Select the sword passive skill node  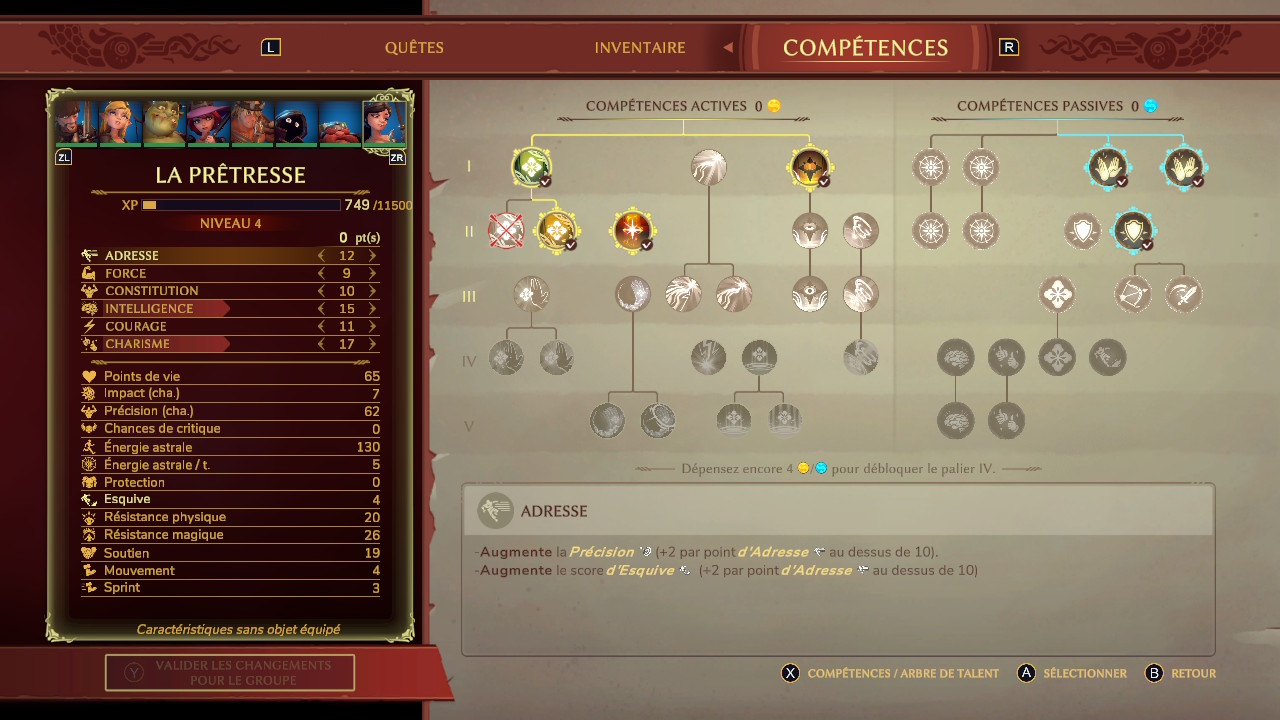point(1184,295)
